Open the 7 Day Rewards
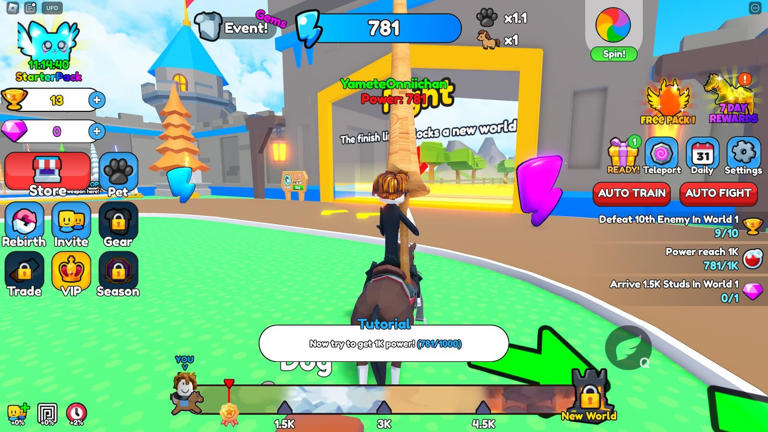 pyautogui.click(x=733, y=98)
